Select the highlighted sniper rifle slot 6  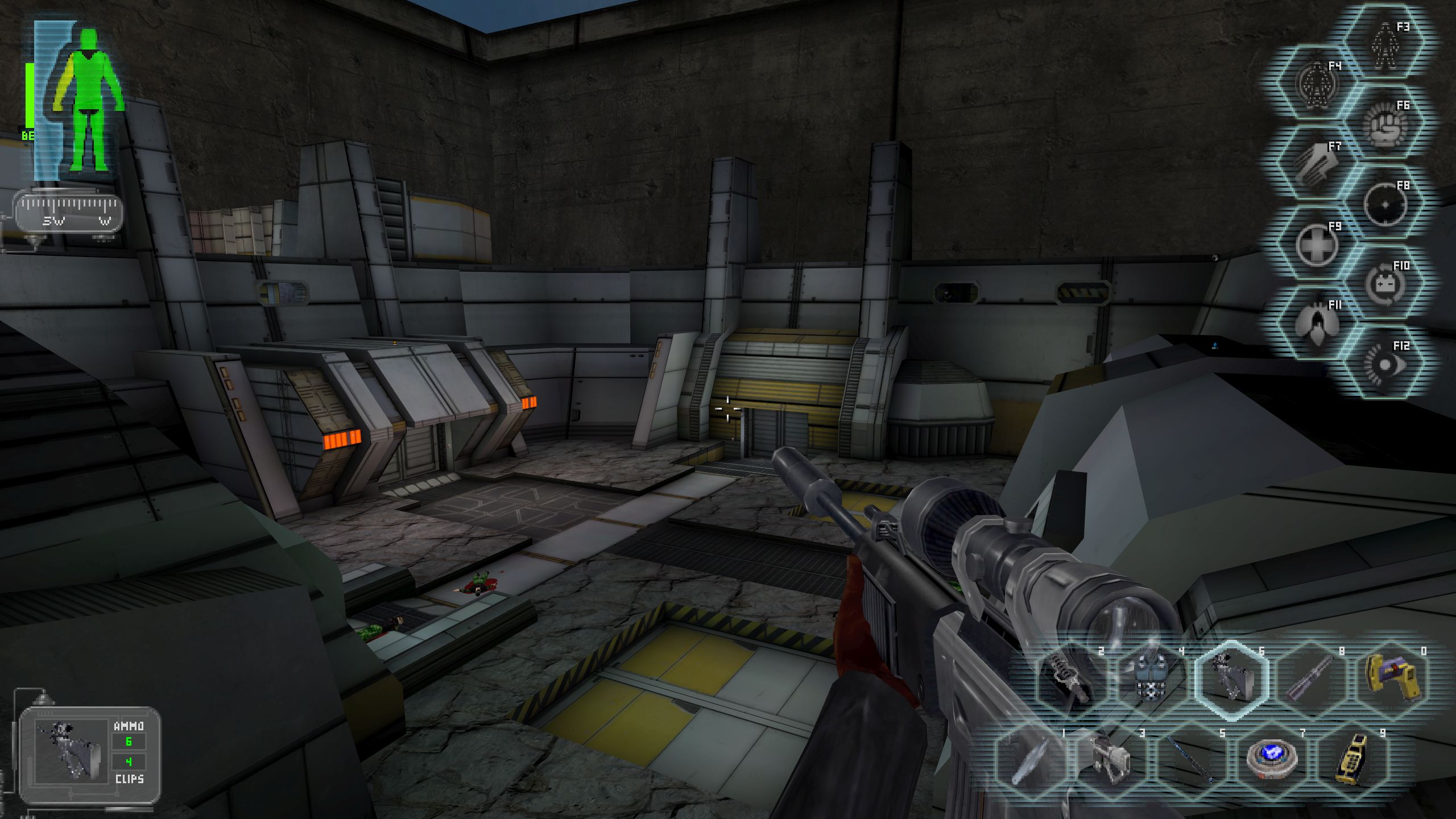pyautogui.click(x=1231, y=680)
